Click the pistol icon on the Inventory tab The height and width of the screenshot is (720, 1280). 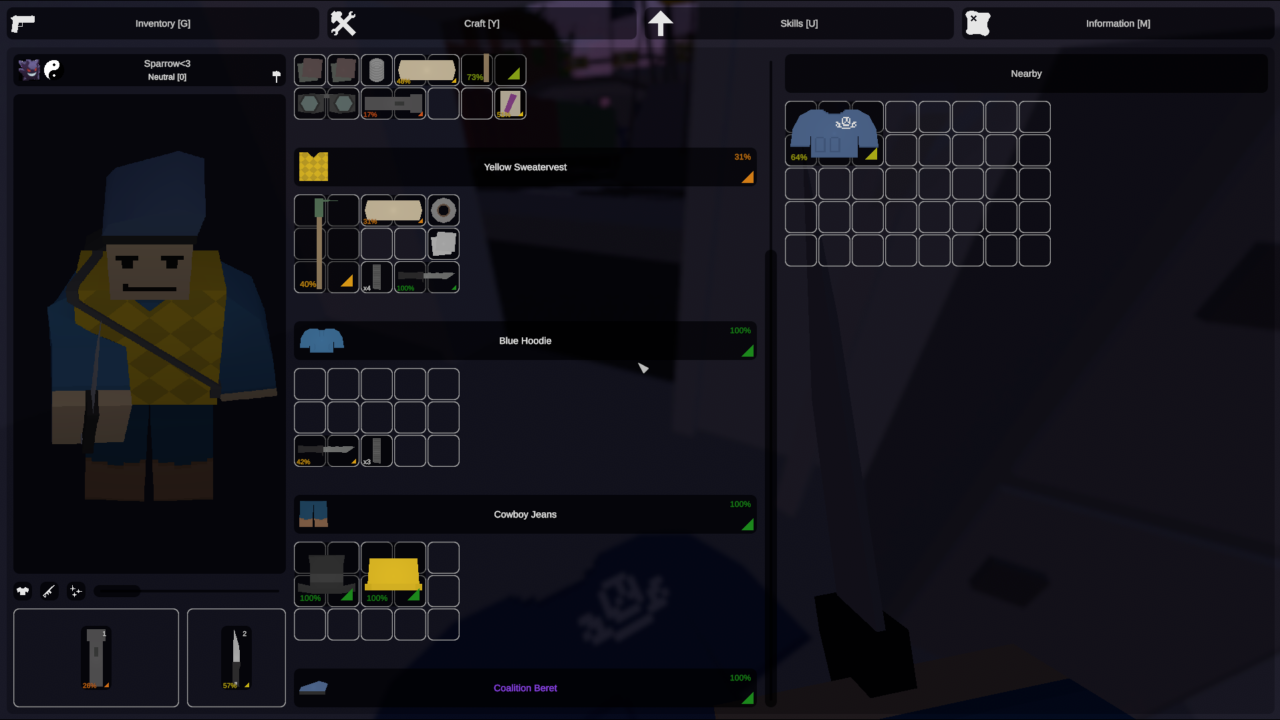(x=22, y=23)
